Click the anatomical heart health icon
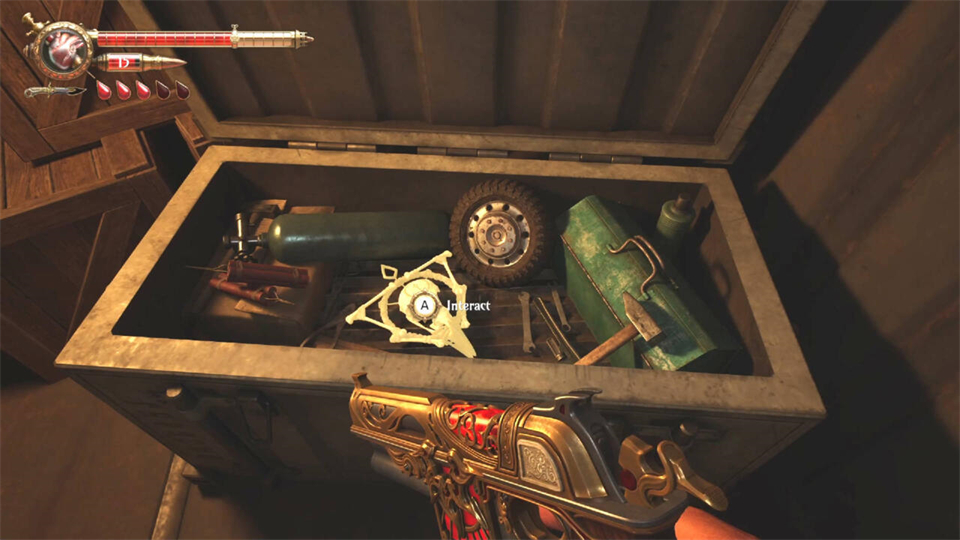The width and height of the screenshot is (960, 540). (62, 47)
